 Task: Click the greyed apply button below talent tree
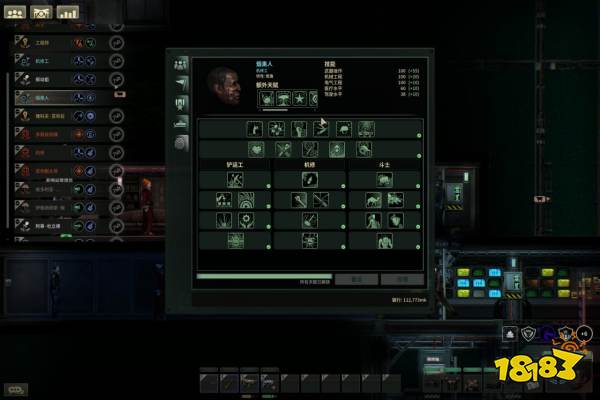tap(401, 279)
